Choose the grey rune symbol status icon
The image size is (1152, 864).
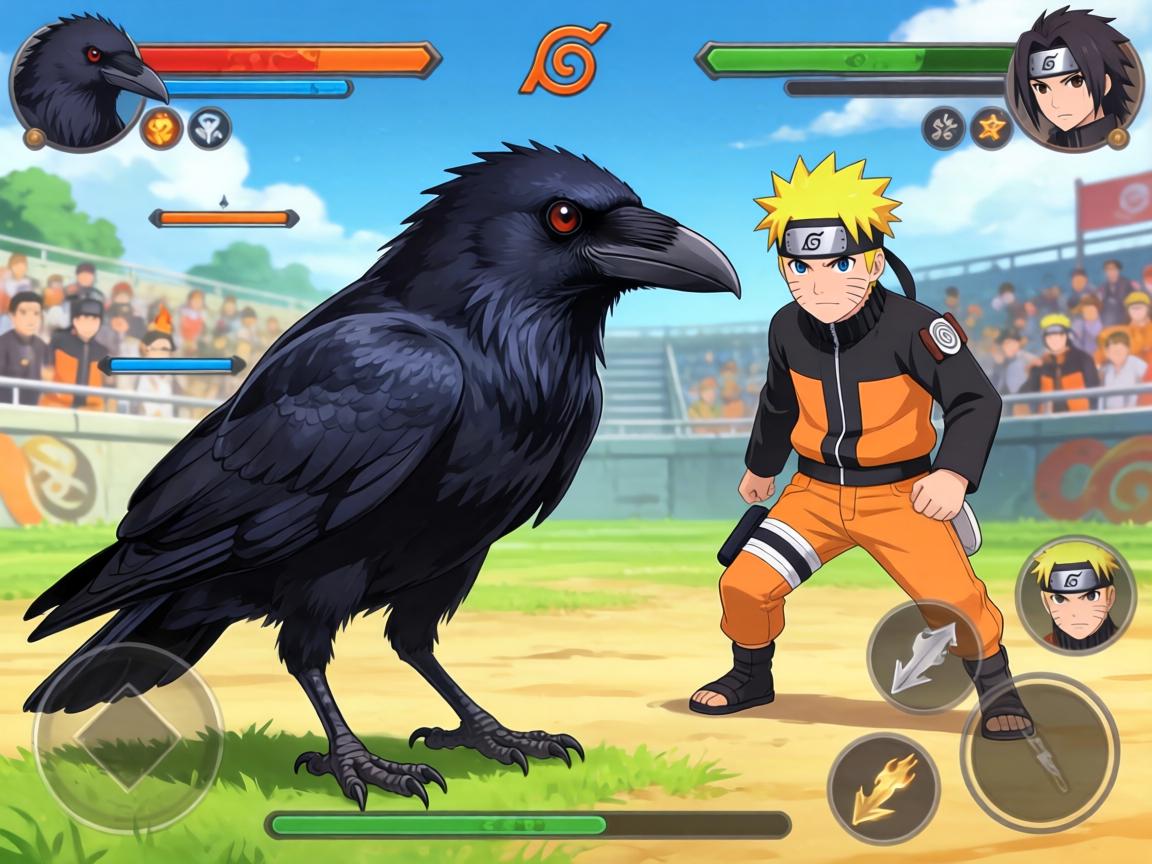click(943, 128)
